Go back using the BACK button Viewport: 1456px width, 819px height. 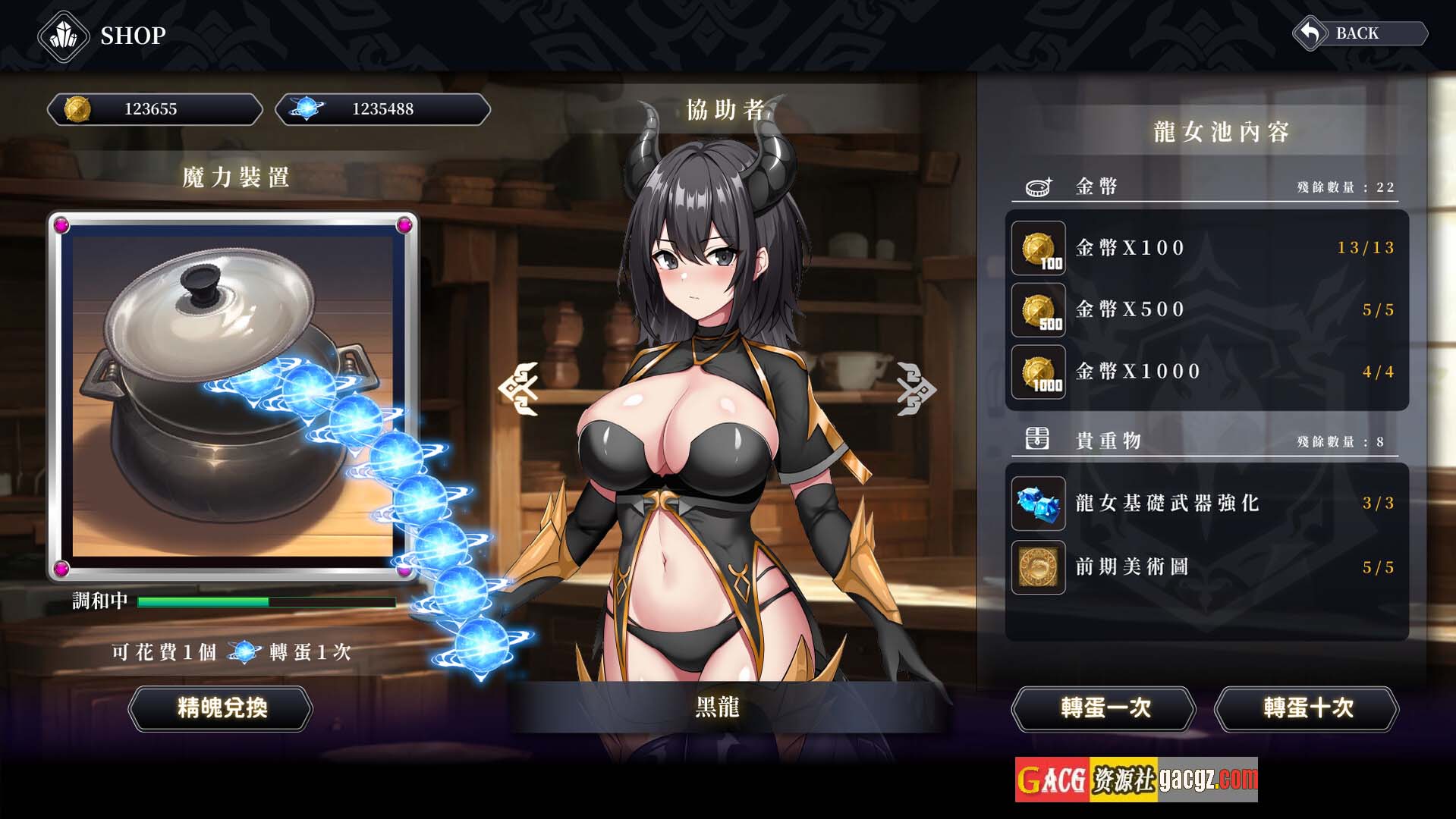click(1360, 34)
